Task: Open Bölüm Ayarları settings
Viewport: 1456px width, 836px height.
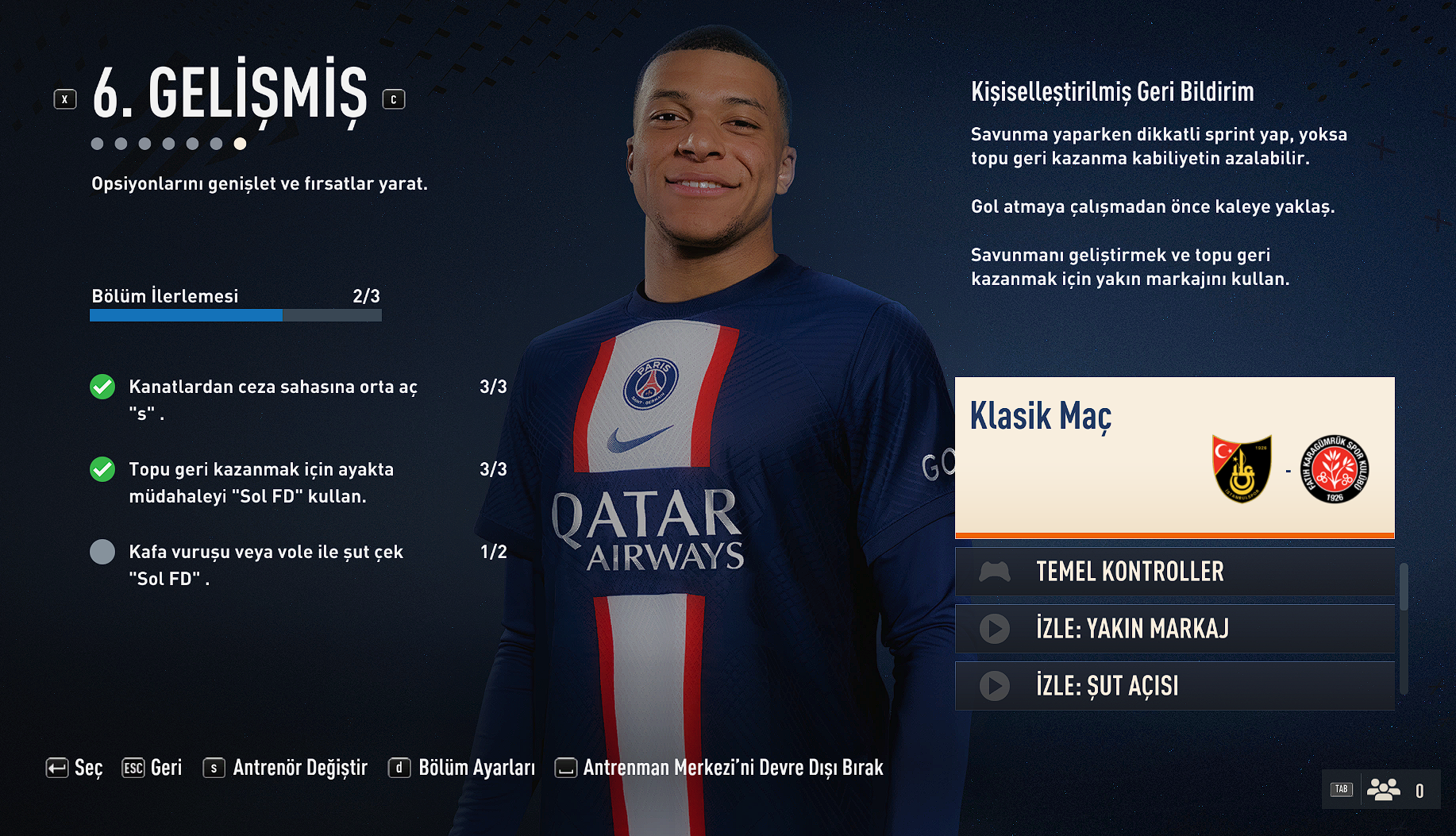Action: click(461, 768)
